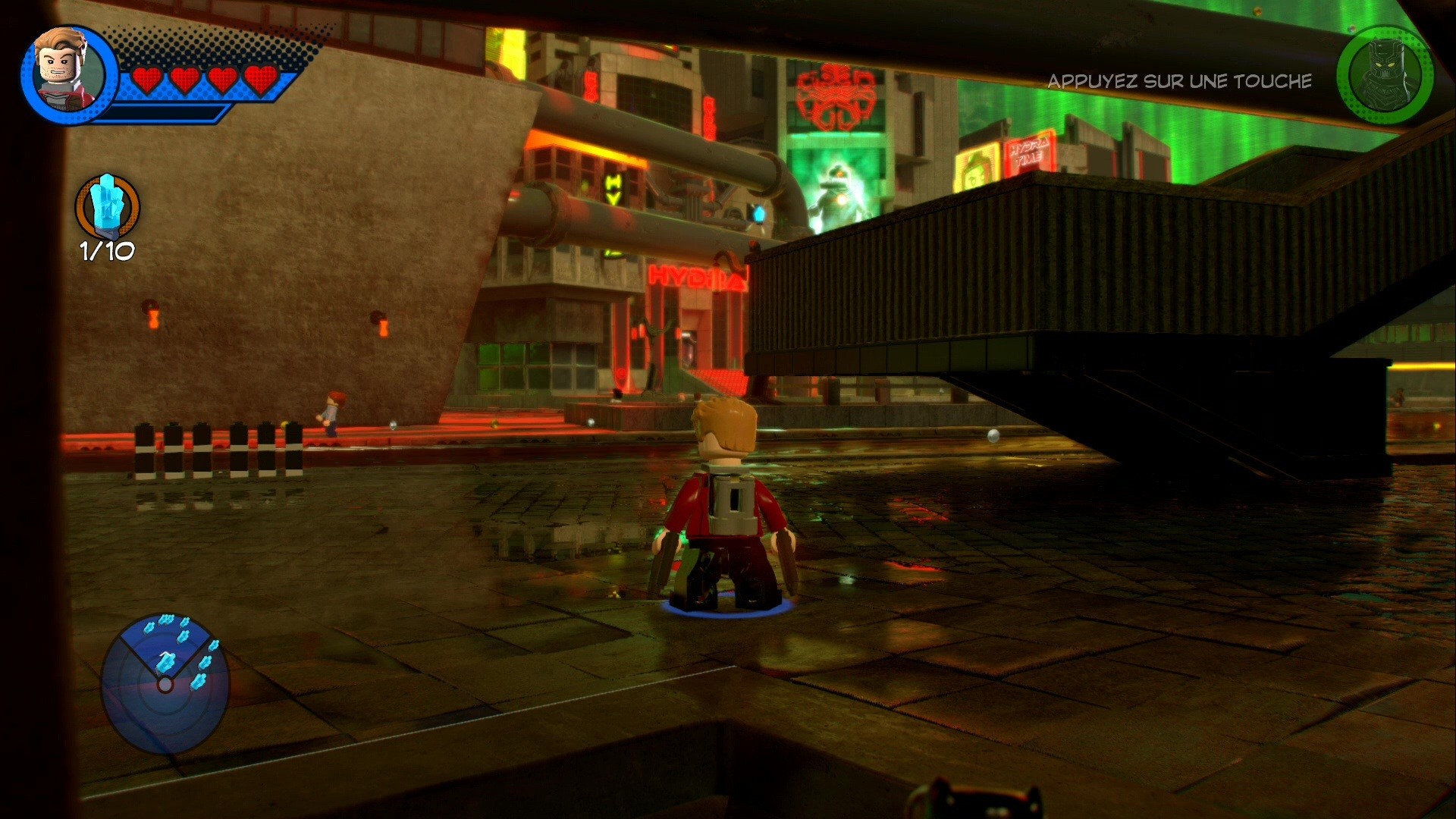
Task: Click the green Hydra hologram figure
Action: coord(838,190)
